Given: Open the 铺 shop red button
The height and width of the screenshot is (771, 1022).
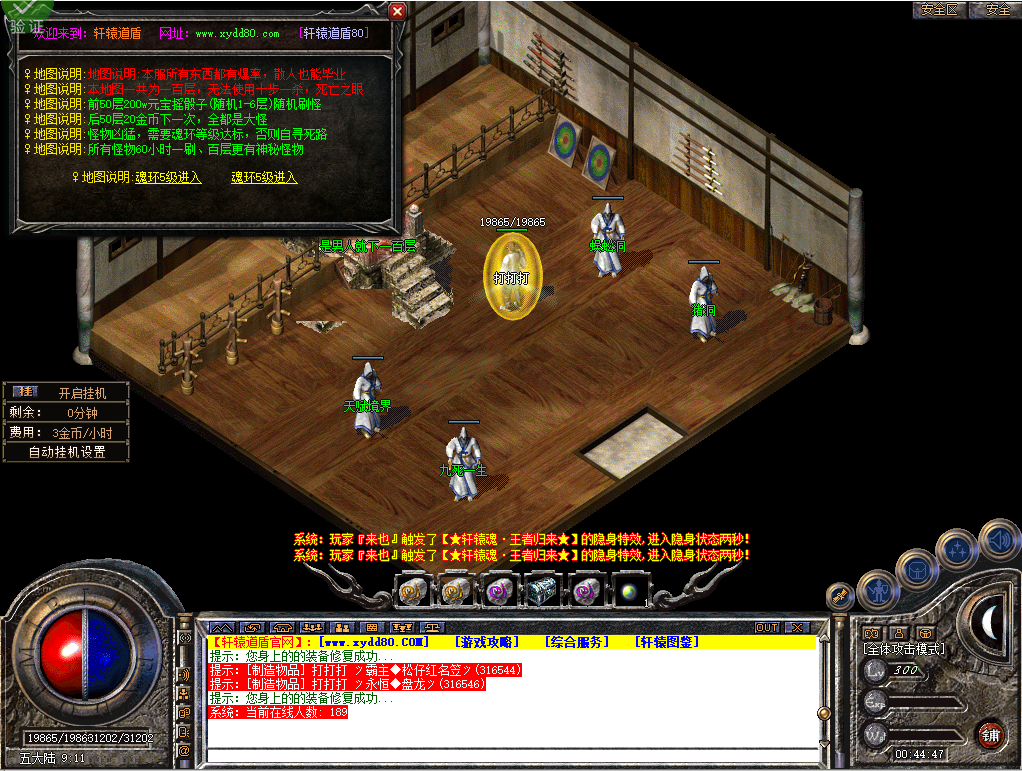Looking at the screenshot, I should pos(990,733).
